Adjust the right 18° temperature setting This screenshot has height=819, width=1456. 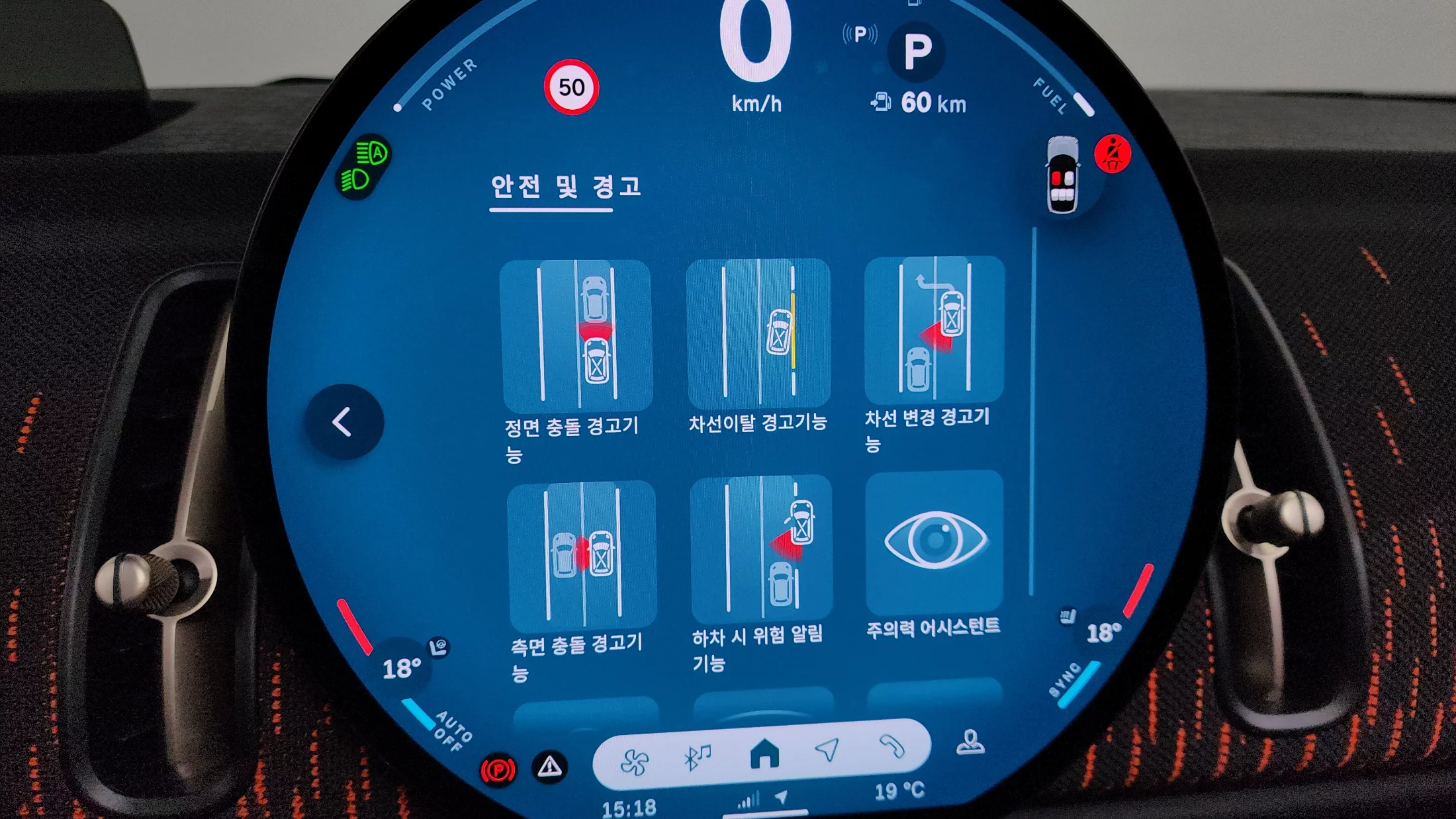coord(1103,633)
